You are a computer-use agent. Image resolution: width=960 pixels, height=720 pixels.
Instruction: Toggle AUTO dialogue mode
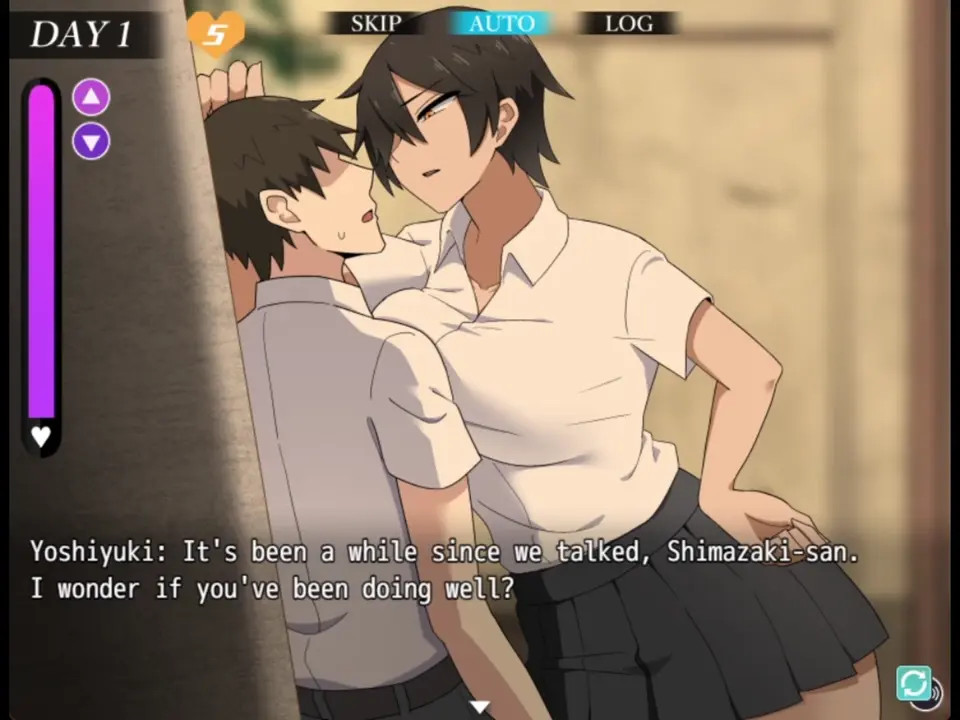[501, 23]
